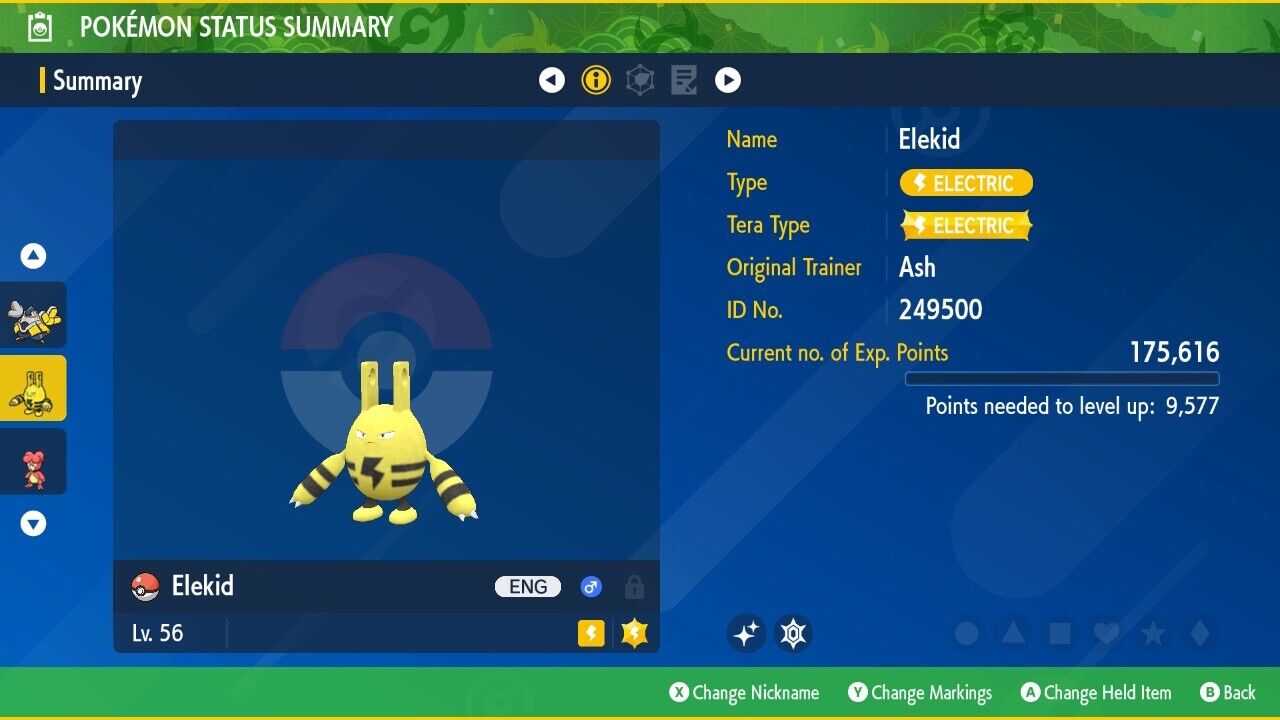This screenshot has width=1280, height=720.
Task: Choose the bee Pokémon party thumbnail
Action: [33, 315]
